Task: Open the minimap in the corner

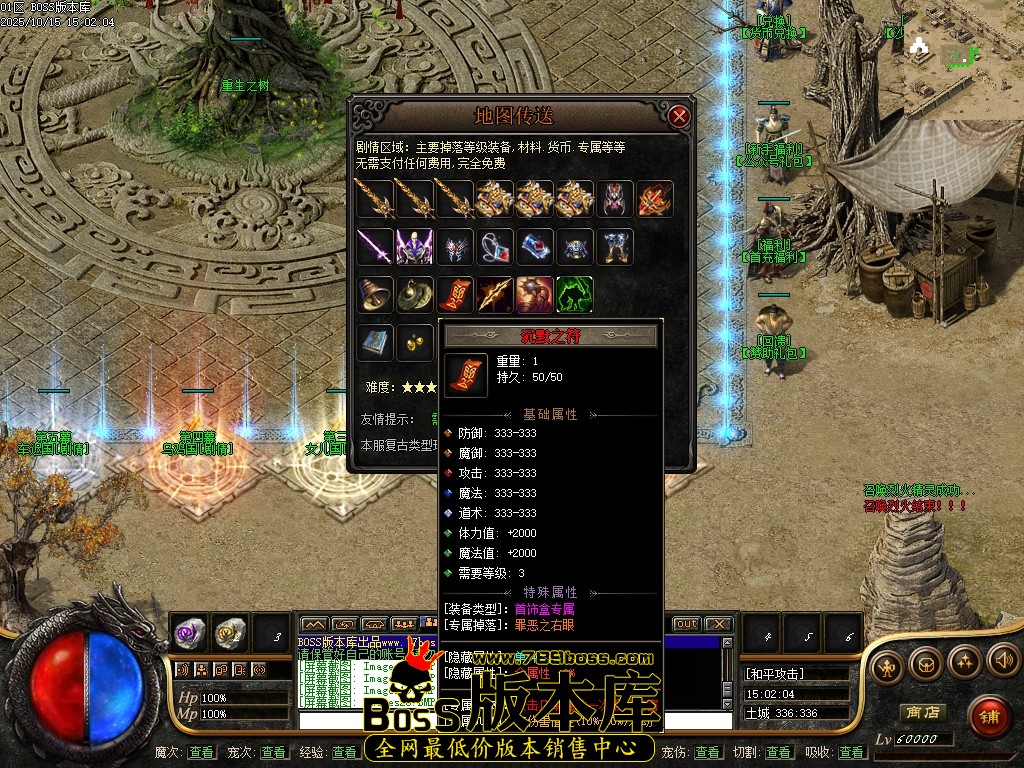Action: 962,58
